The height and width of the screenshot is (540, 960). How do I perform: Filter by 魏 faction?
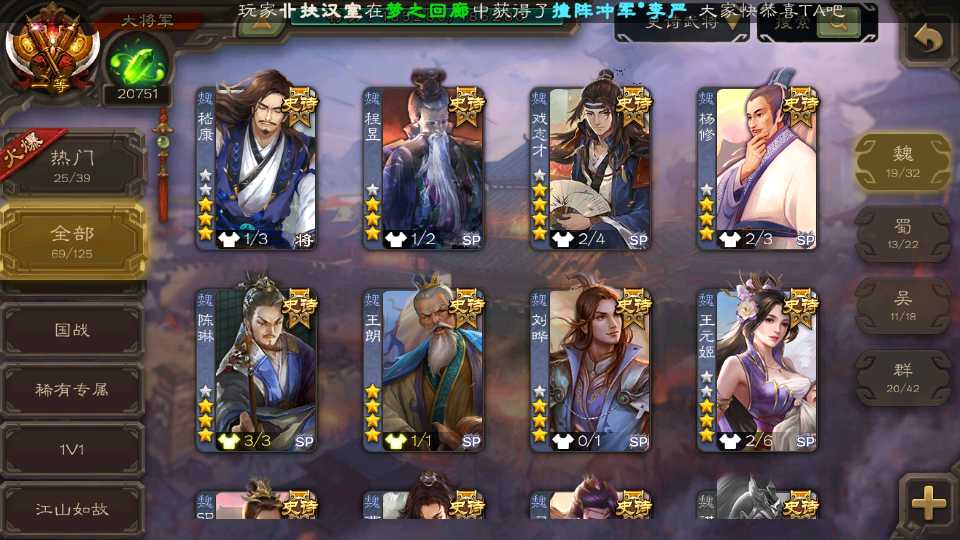902,162
